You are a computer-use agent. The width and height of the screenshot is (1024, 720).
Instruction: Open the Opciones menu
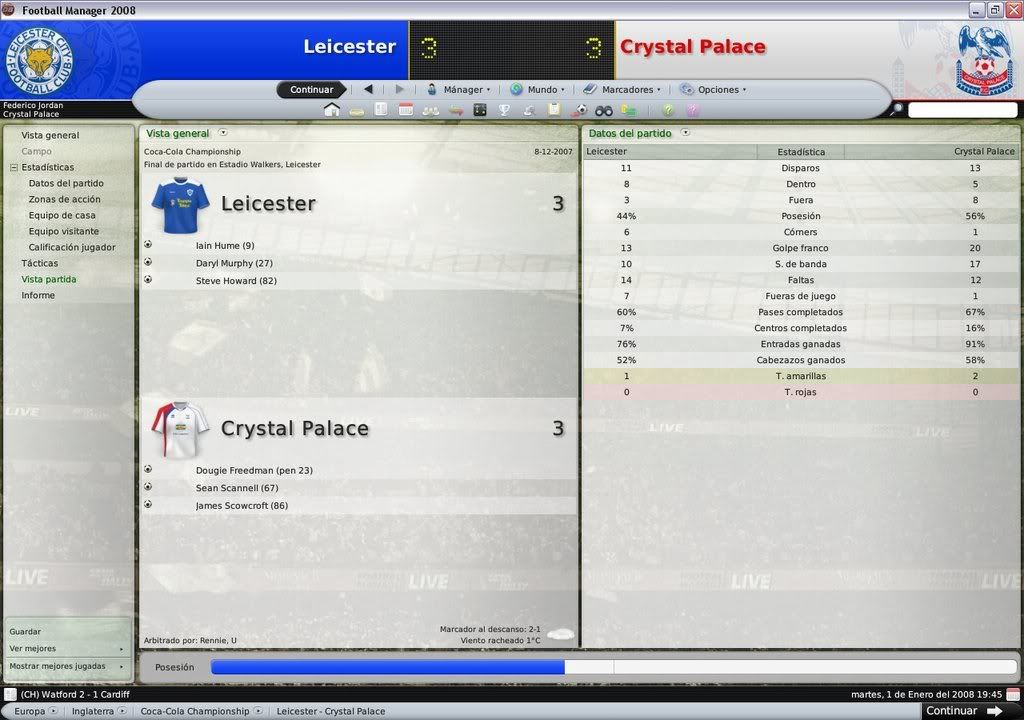tap(714, 89)
